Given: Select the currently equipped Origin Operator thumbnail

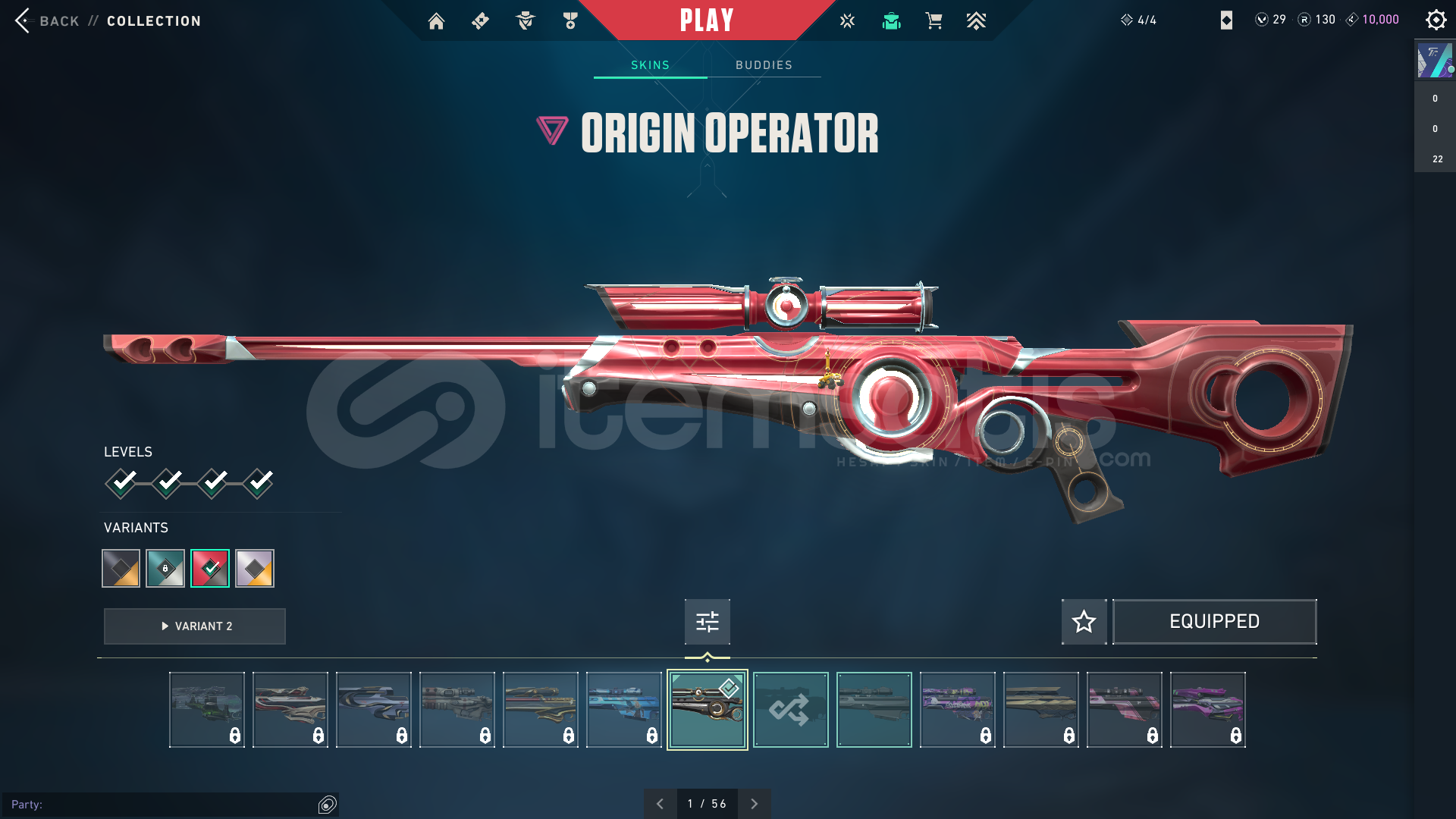Looking at the screenshot, I should (707, 710).
